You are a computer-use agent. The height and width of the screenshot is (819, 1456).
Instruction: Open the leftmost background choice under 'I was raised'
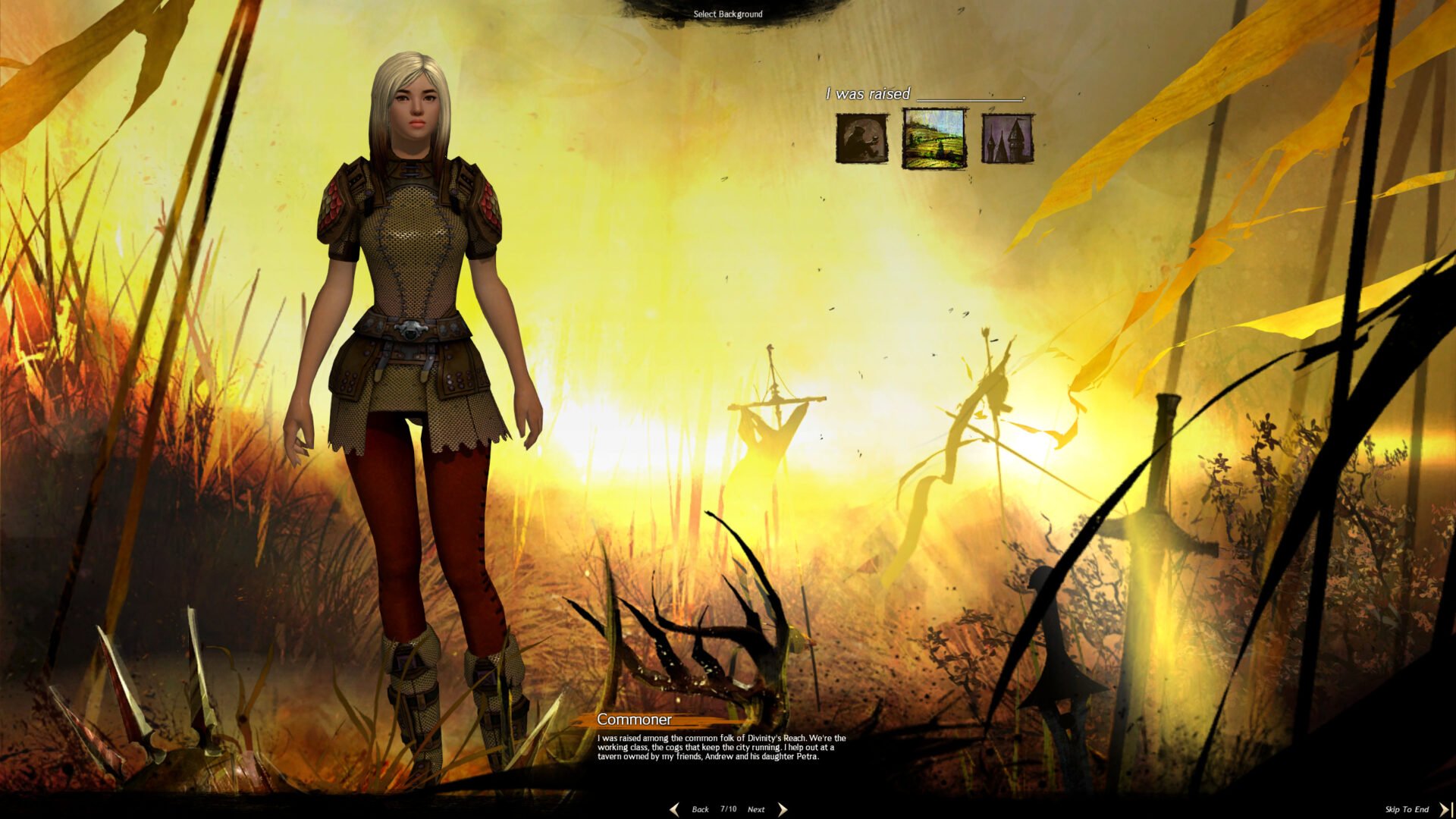861,139
